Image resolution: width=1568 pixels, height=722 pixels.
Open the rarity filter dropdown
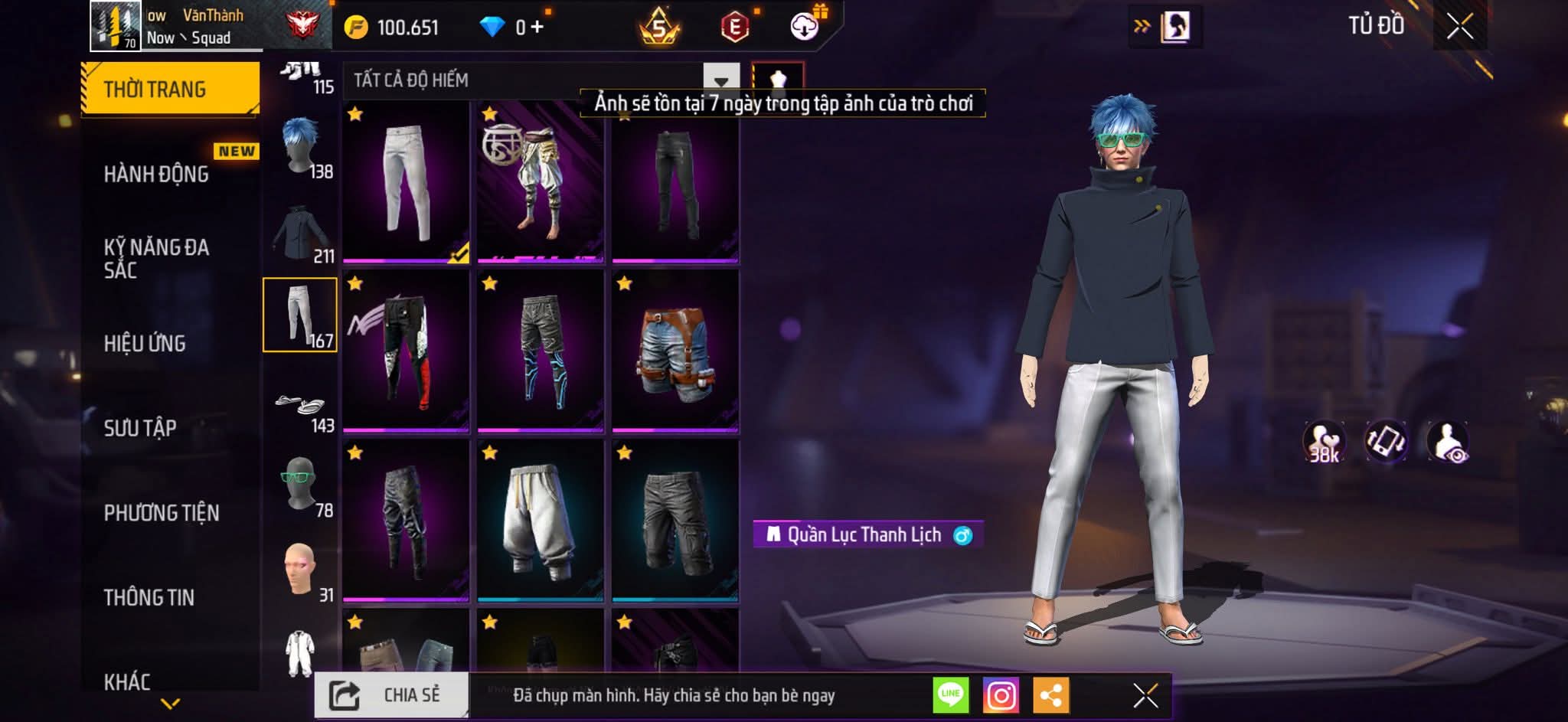click(x=720, y=80)
